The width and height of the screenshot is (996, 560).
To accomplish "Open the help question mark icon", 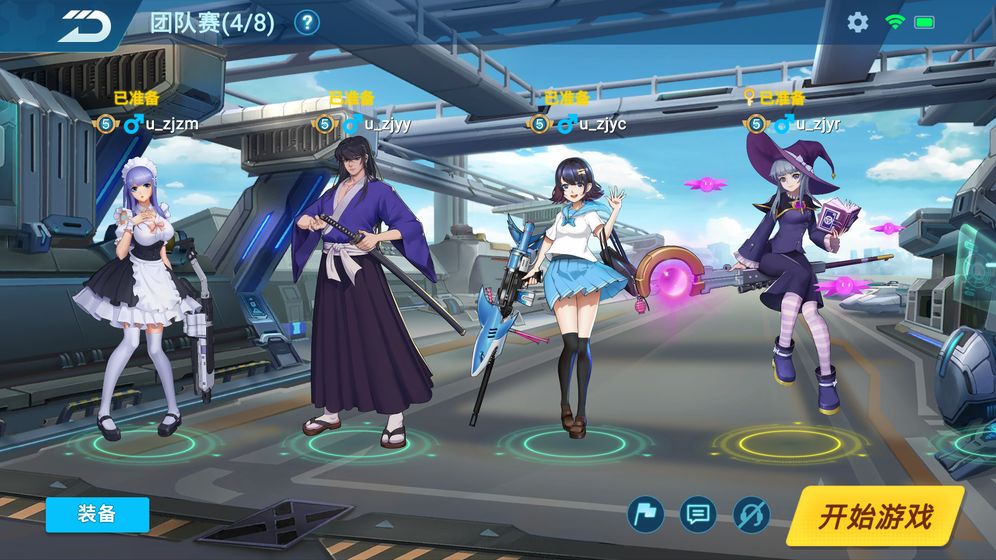I will pyautogui.click(x=307, y=23).
